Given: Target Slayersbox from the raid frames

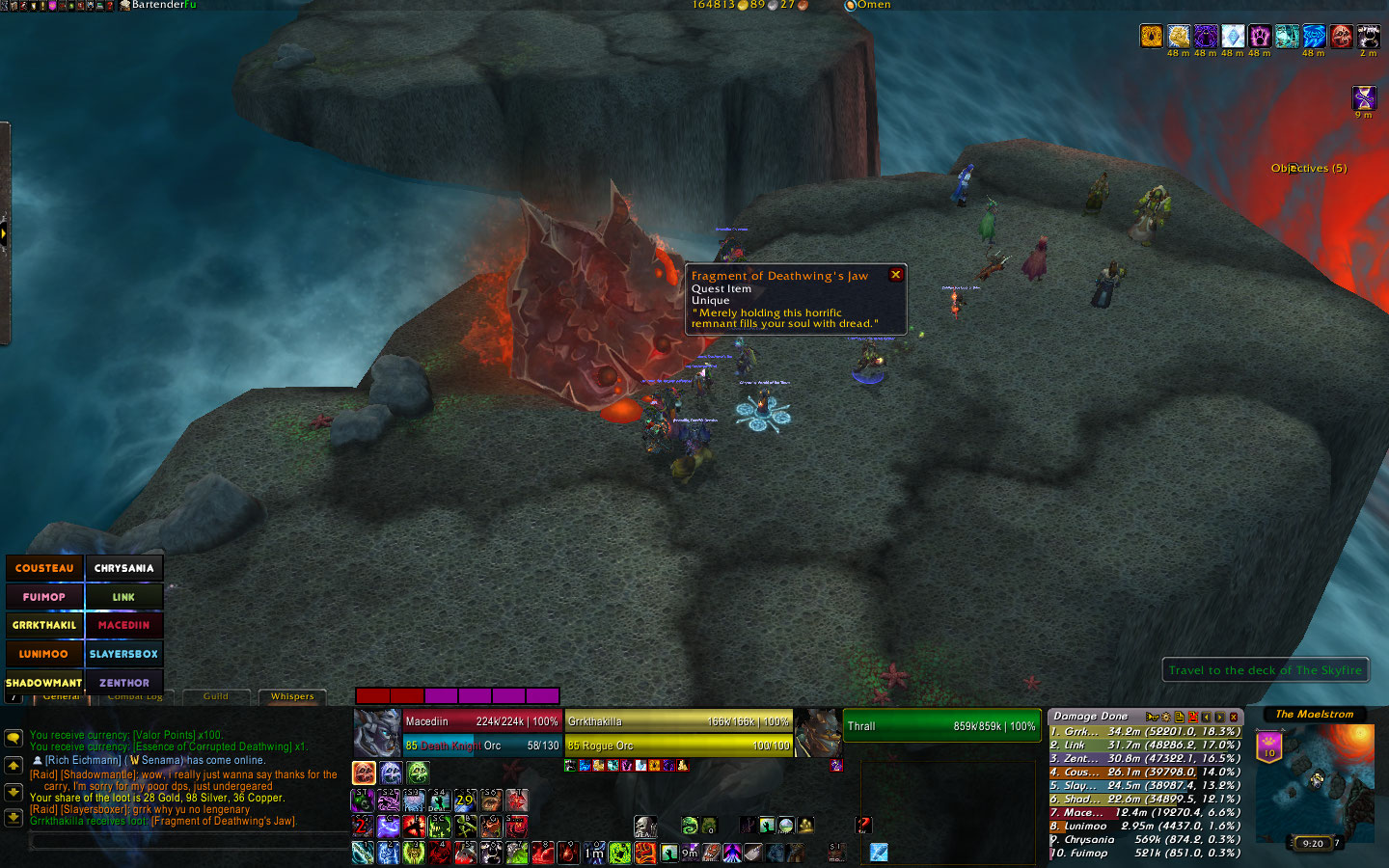Looking at the screenshot, I should [x=123, y=654].
